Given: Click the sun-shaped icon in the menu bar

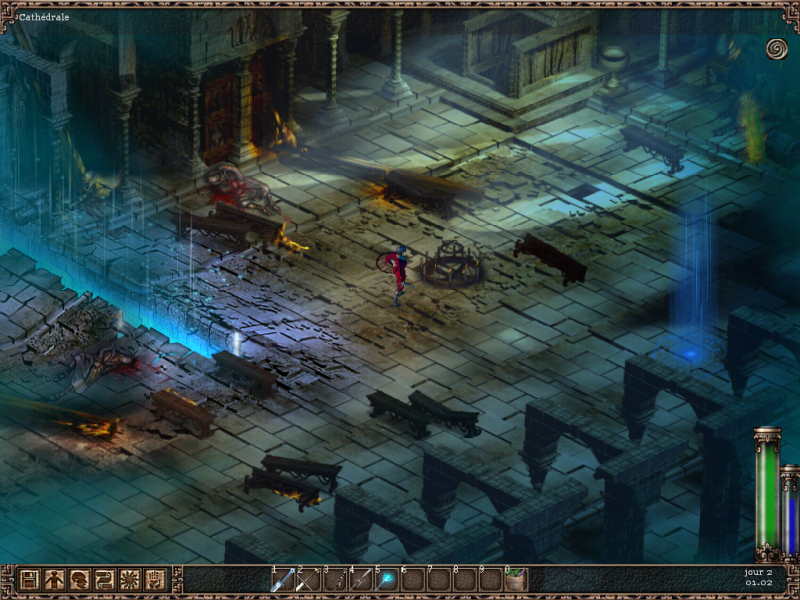Looking at the screenshot, I should tap(129, 579).
